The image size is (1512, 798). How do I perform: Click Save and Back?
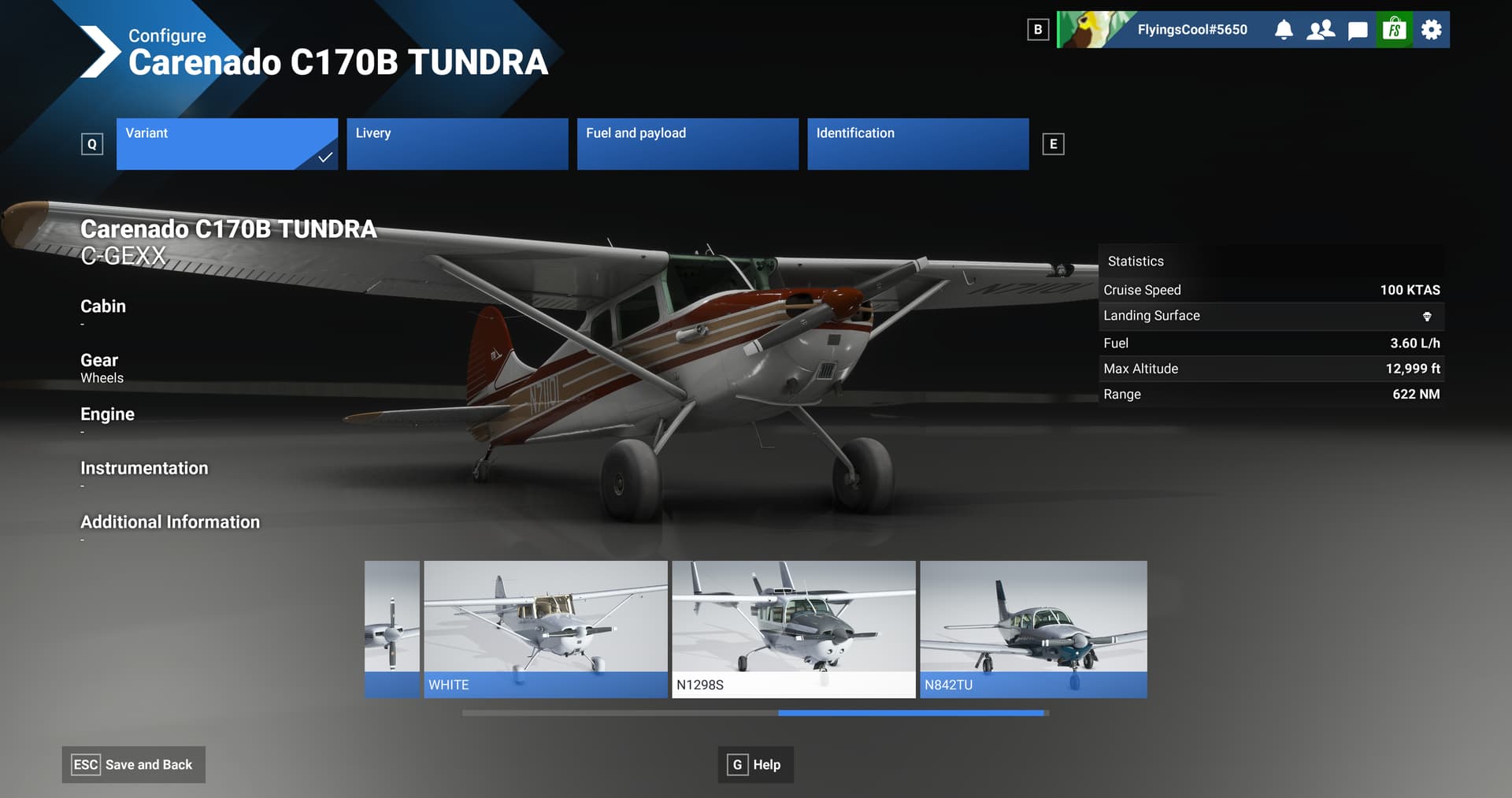click(133, 764)
